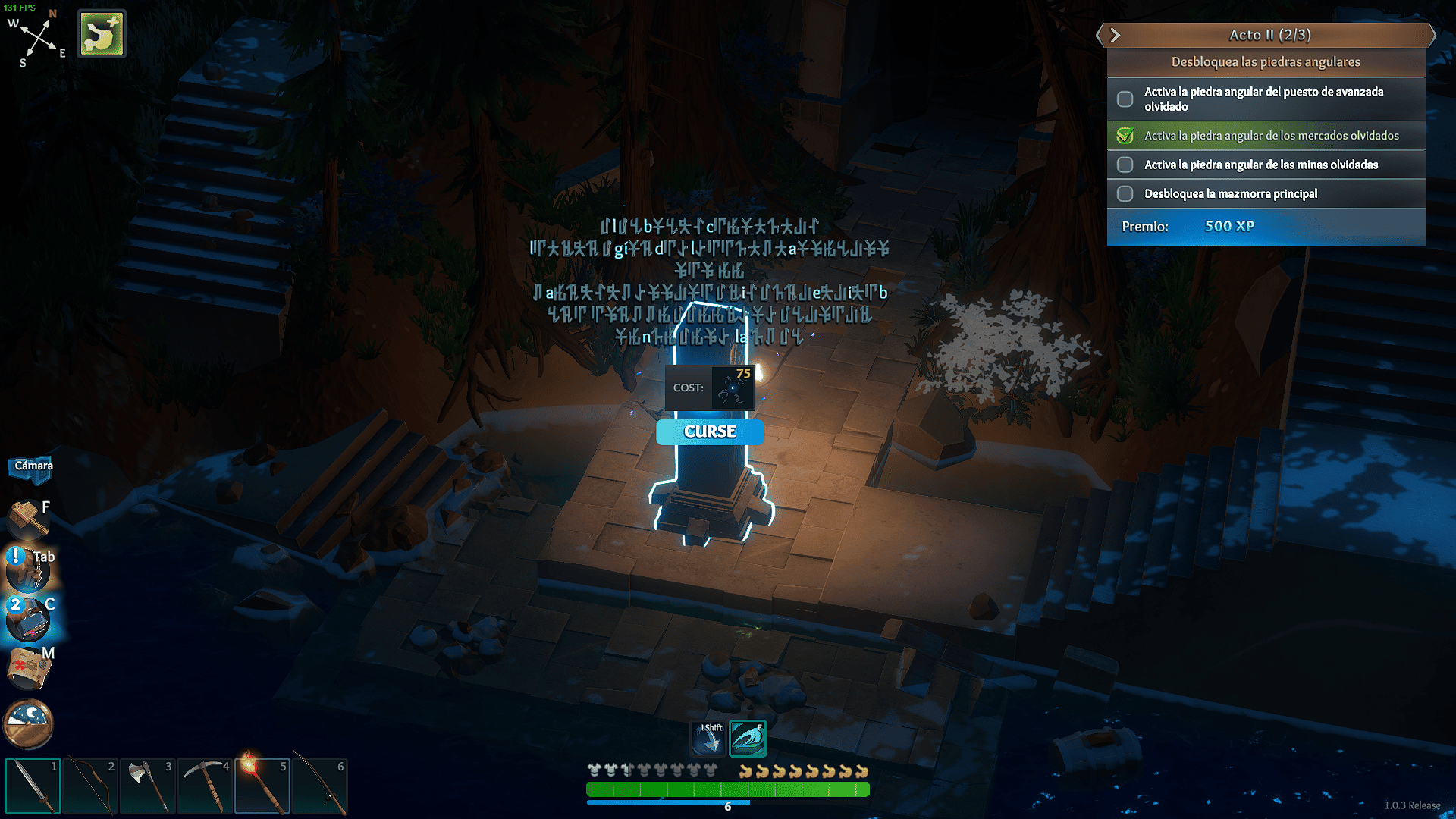Select the pickaxe in the hotbar
The height and width of the screenshot is (819, 1456).
click(x=205, y=786)
